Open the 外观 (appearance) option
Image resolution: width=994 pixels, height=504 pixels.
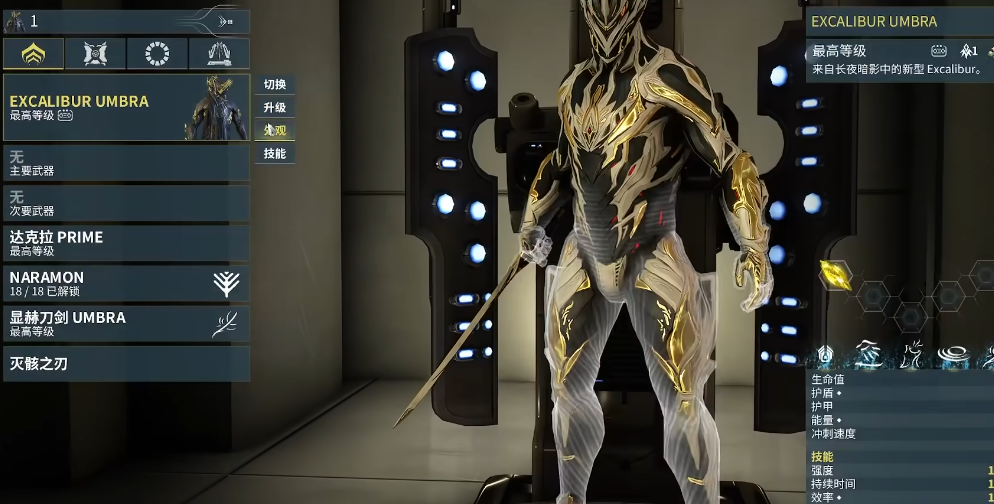275,131
